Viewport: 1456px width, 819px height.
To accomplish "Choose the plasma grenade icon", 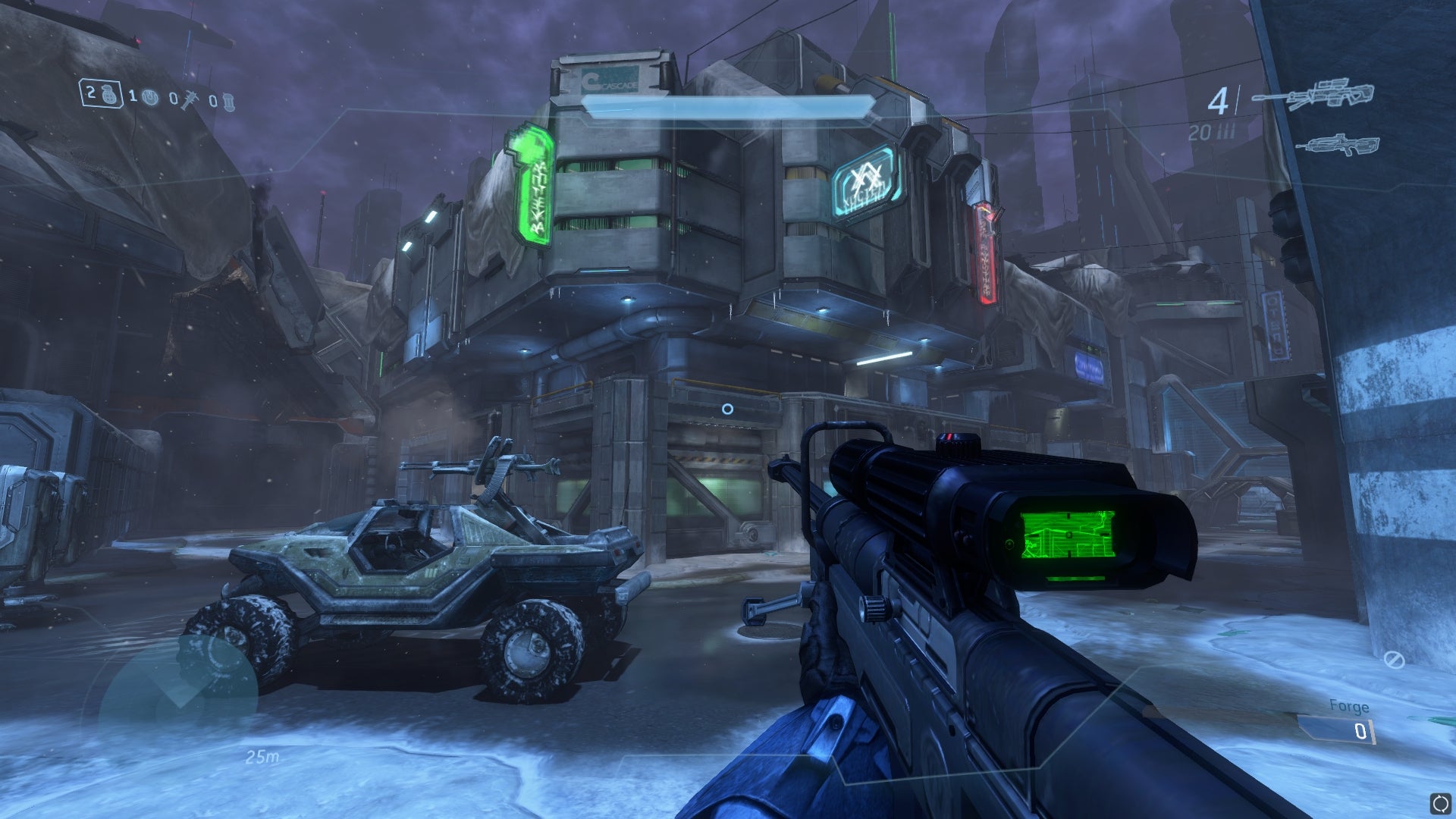I will [x=150, y=97].
